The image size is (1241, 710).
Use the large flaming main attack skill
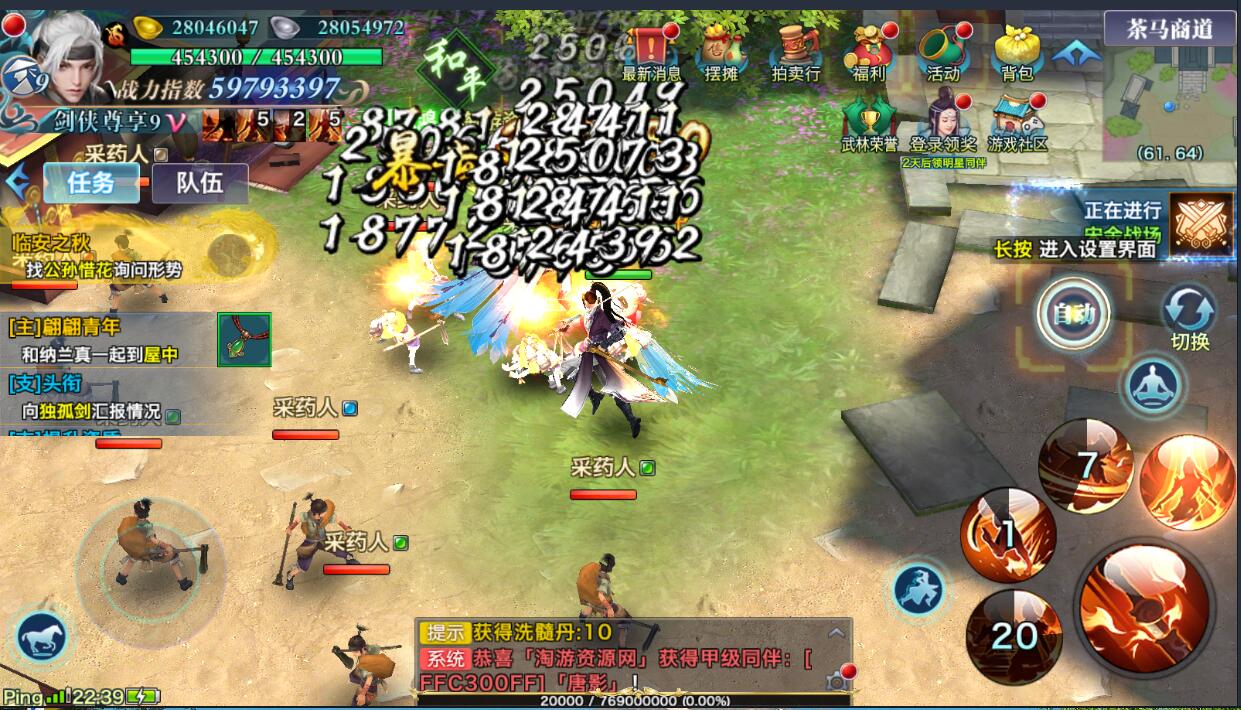1144,607
